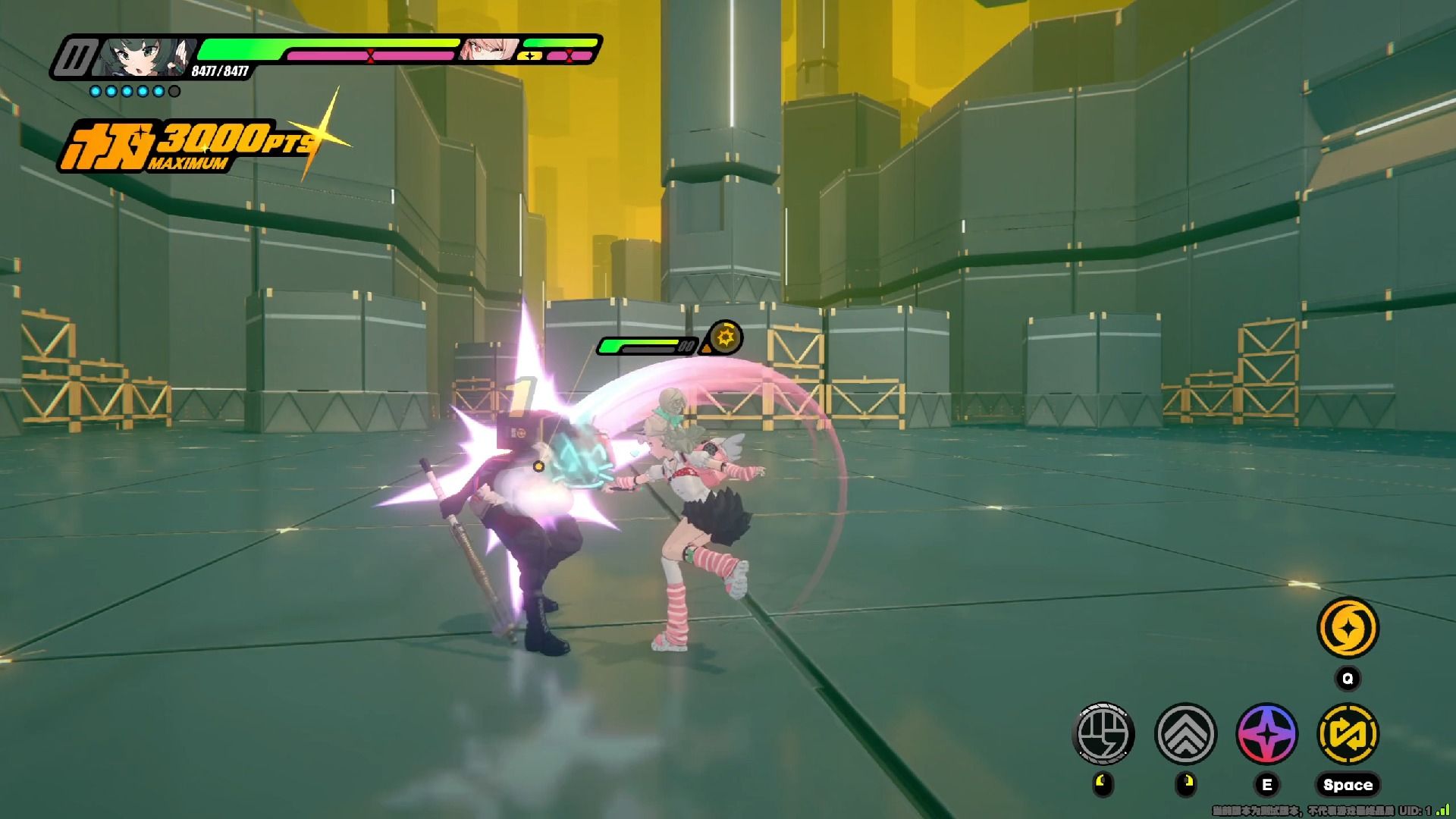Select the pink-haired teammate portrait
This screenshot has width=1456, height=819.
click(x=488, y=49)
